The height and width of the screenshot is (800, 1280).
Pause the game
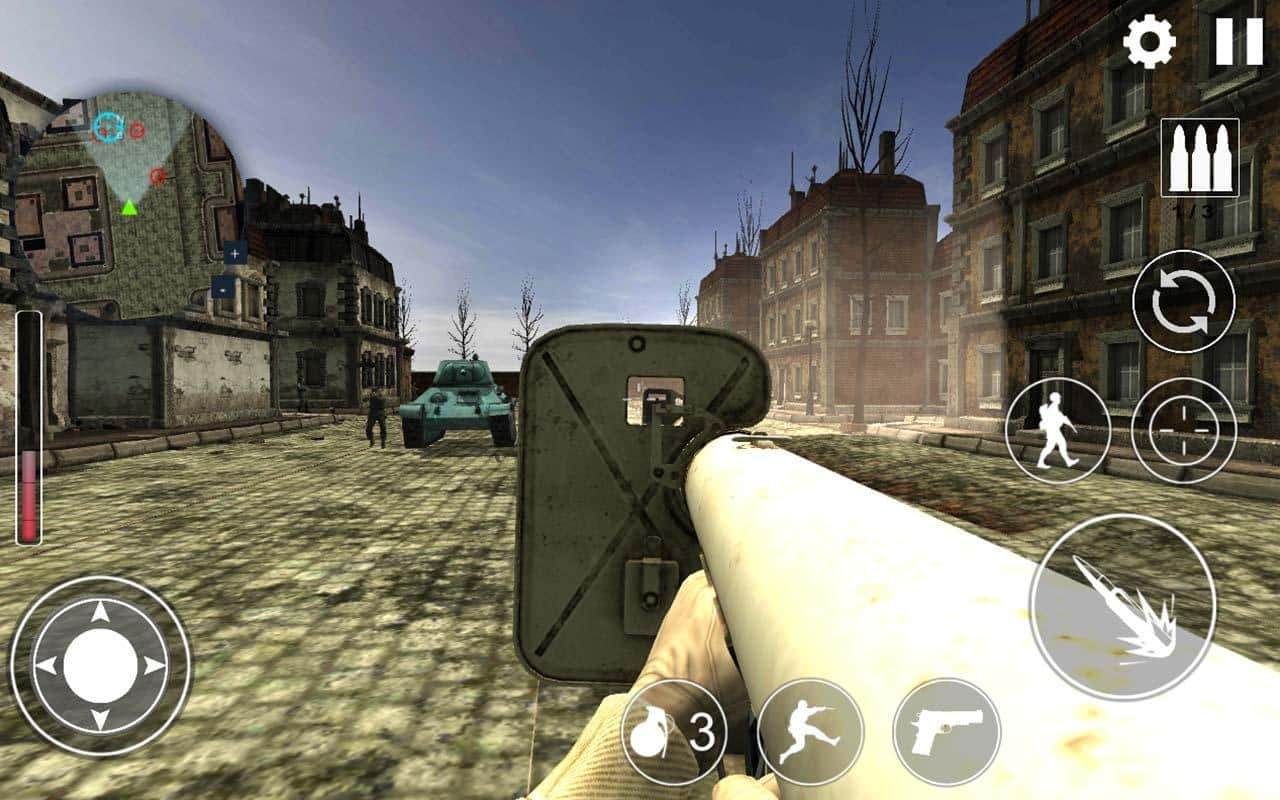[x=1239, y=42]
